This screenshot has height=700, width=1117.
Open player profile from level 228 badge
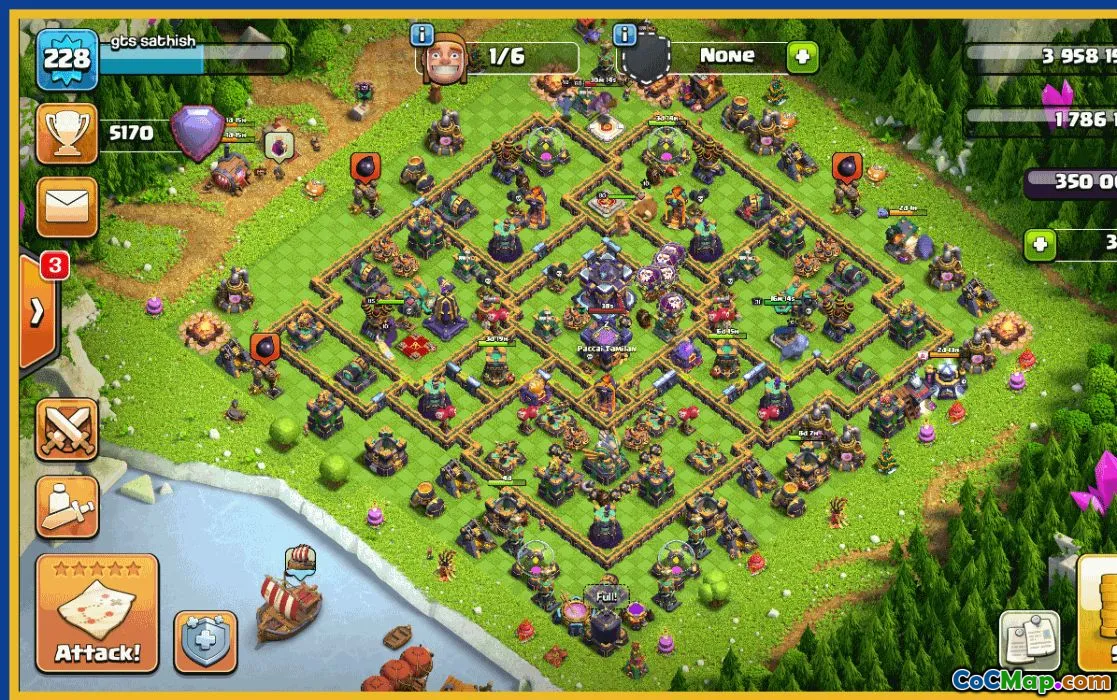pyautogui.click(x=67, y=59)
